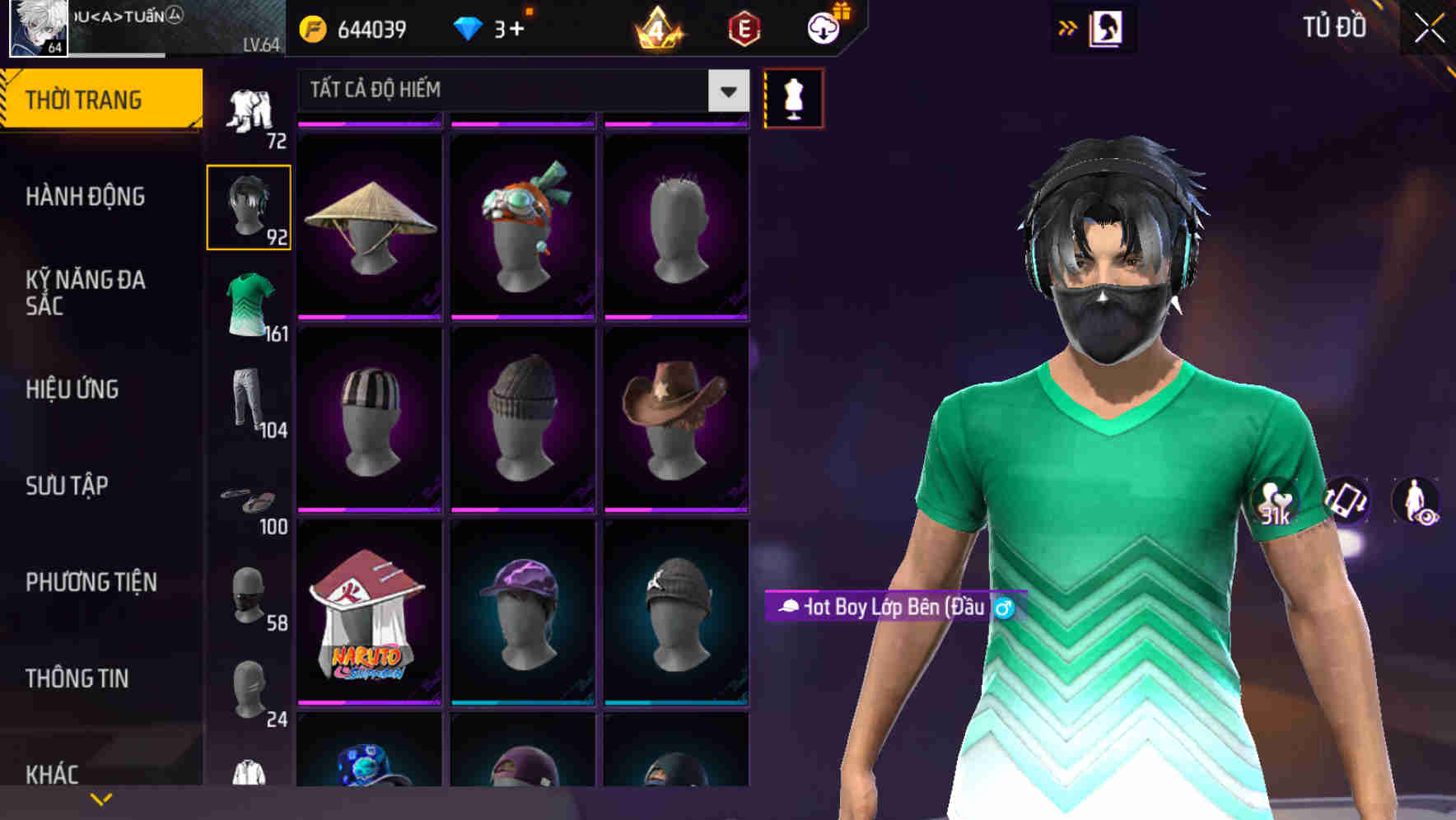Click the double-arrow collapse chevron in top bar
Viewport: 1456px width, 820px height.
pyautogui.click(x=1069, y=26)
